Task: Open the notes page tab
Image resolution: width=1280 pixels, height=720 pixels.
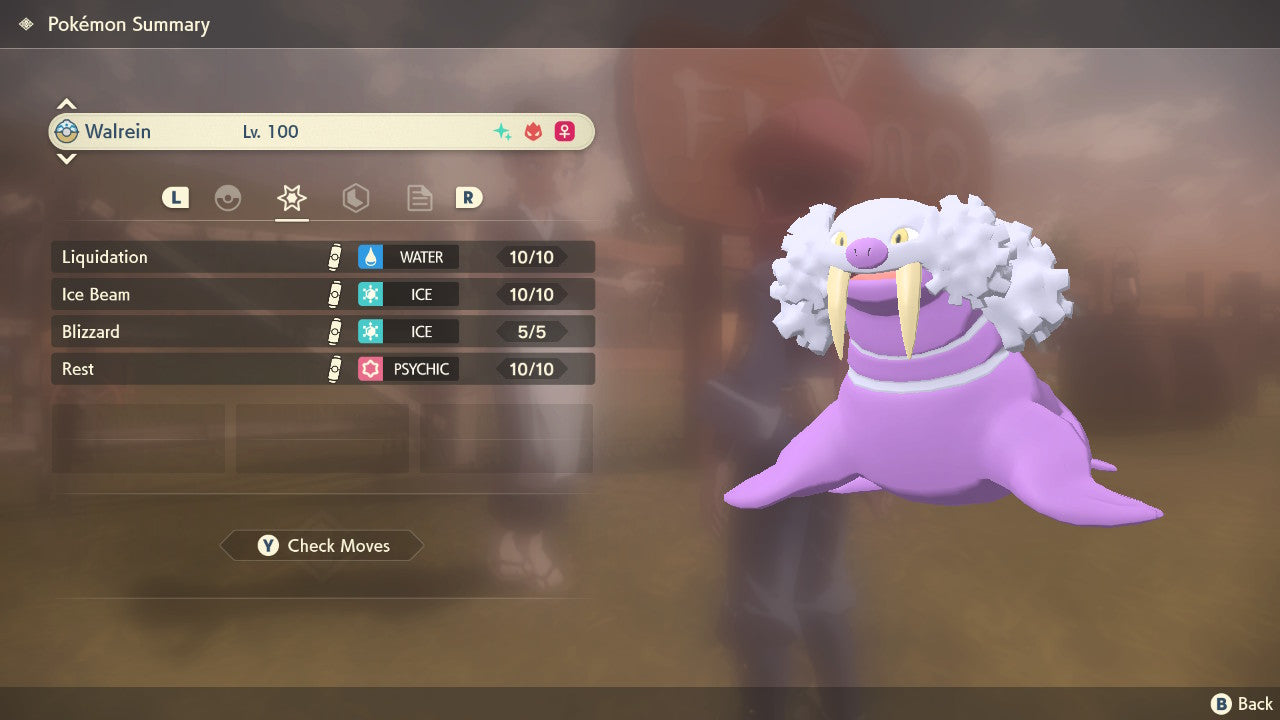Action: point(419,198)
